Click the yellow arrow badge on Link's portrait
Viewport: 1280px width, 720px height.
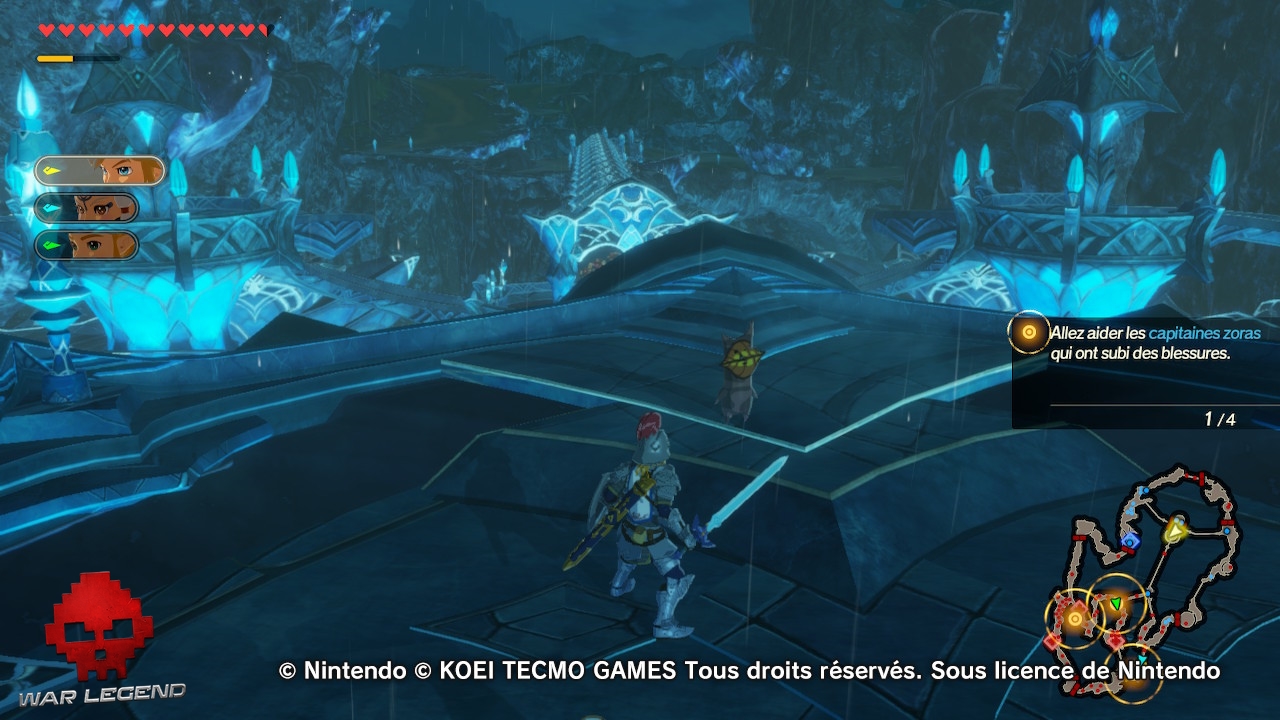pyautogui.click(x=51, y=168)
